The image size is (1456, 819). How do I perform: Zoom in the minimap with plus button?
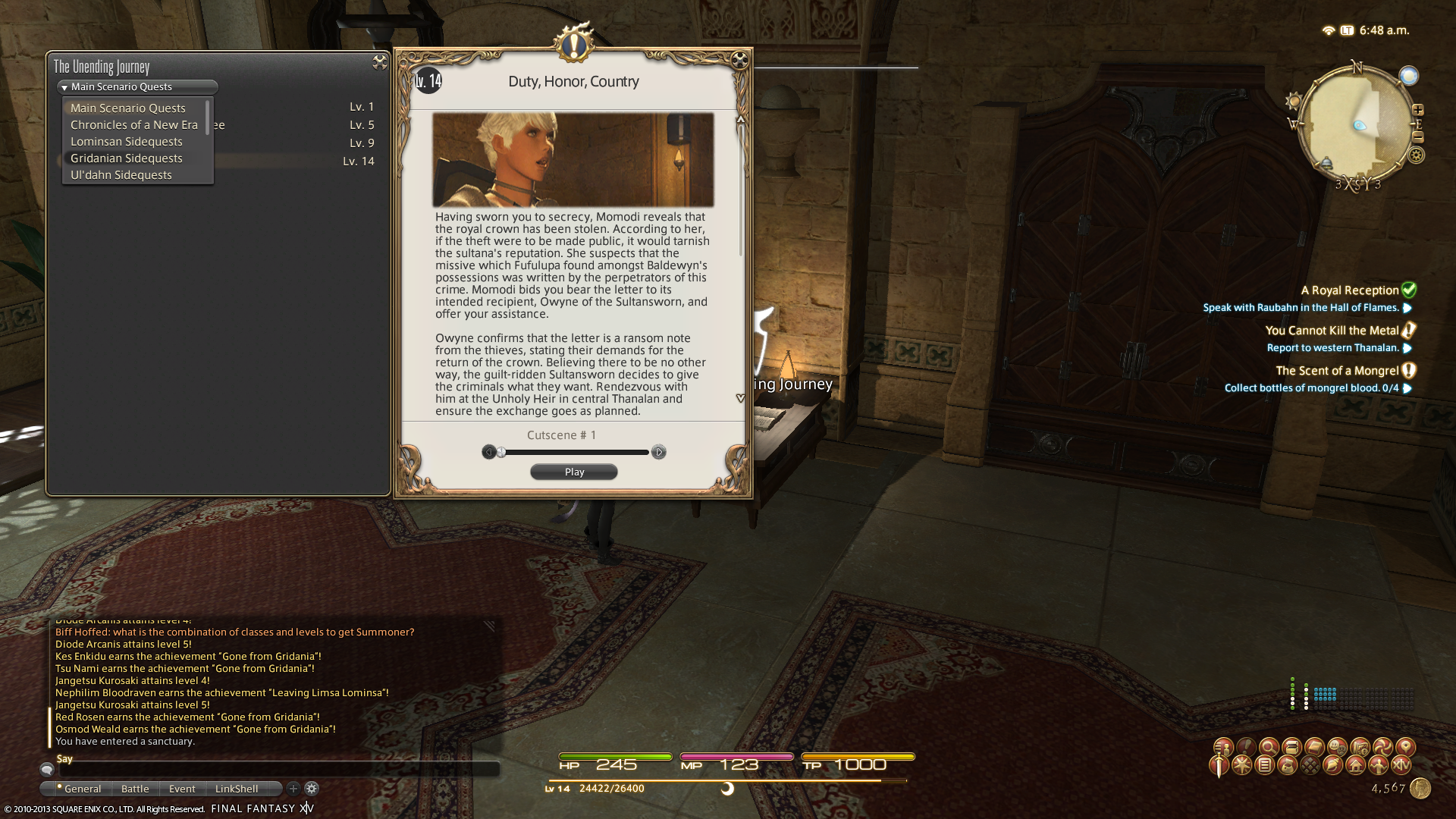(1417, 110)
